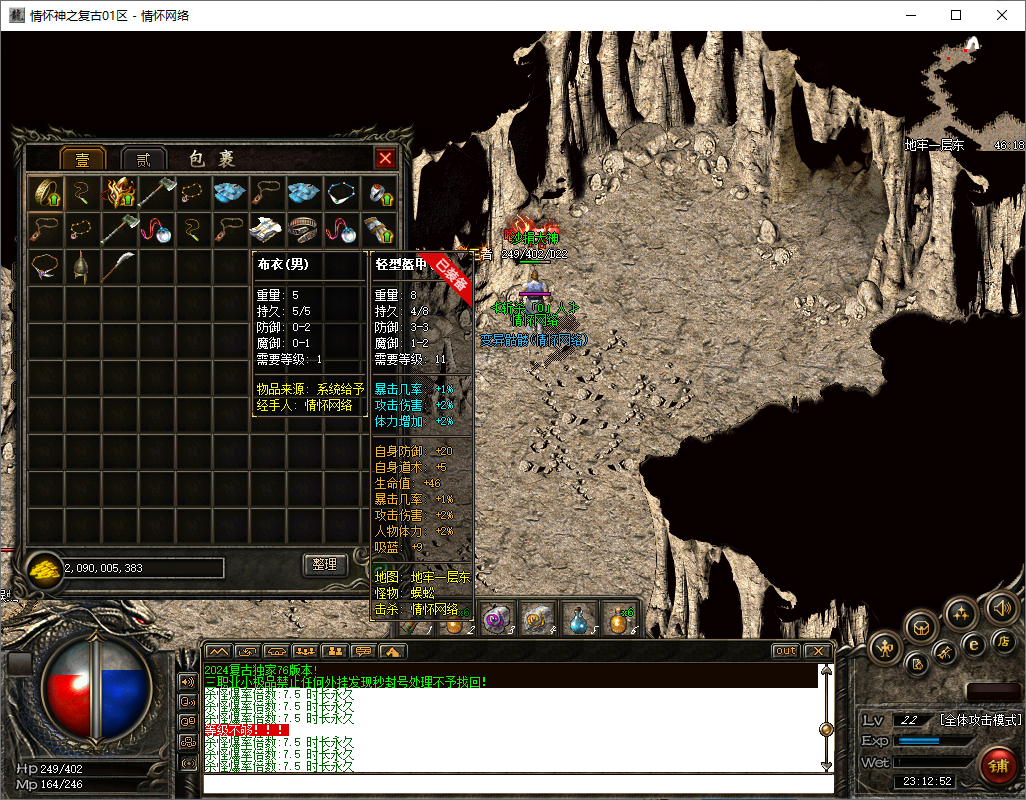Choose the curved polearm blade item

(x=119, y=266)
